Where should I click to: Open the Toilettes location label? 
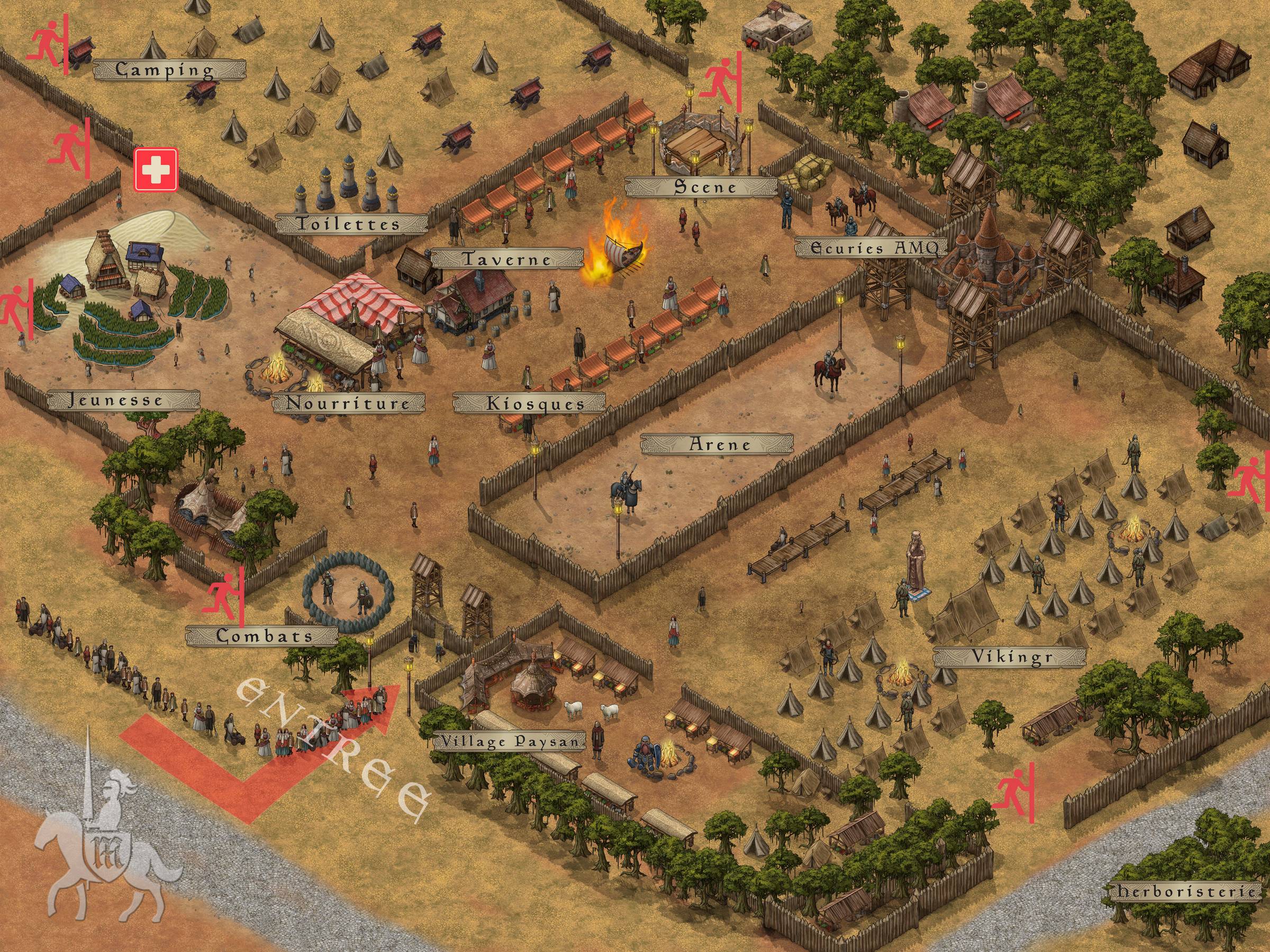351,224
